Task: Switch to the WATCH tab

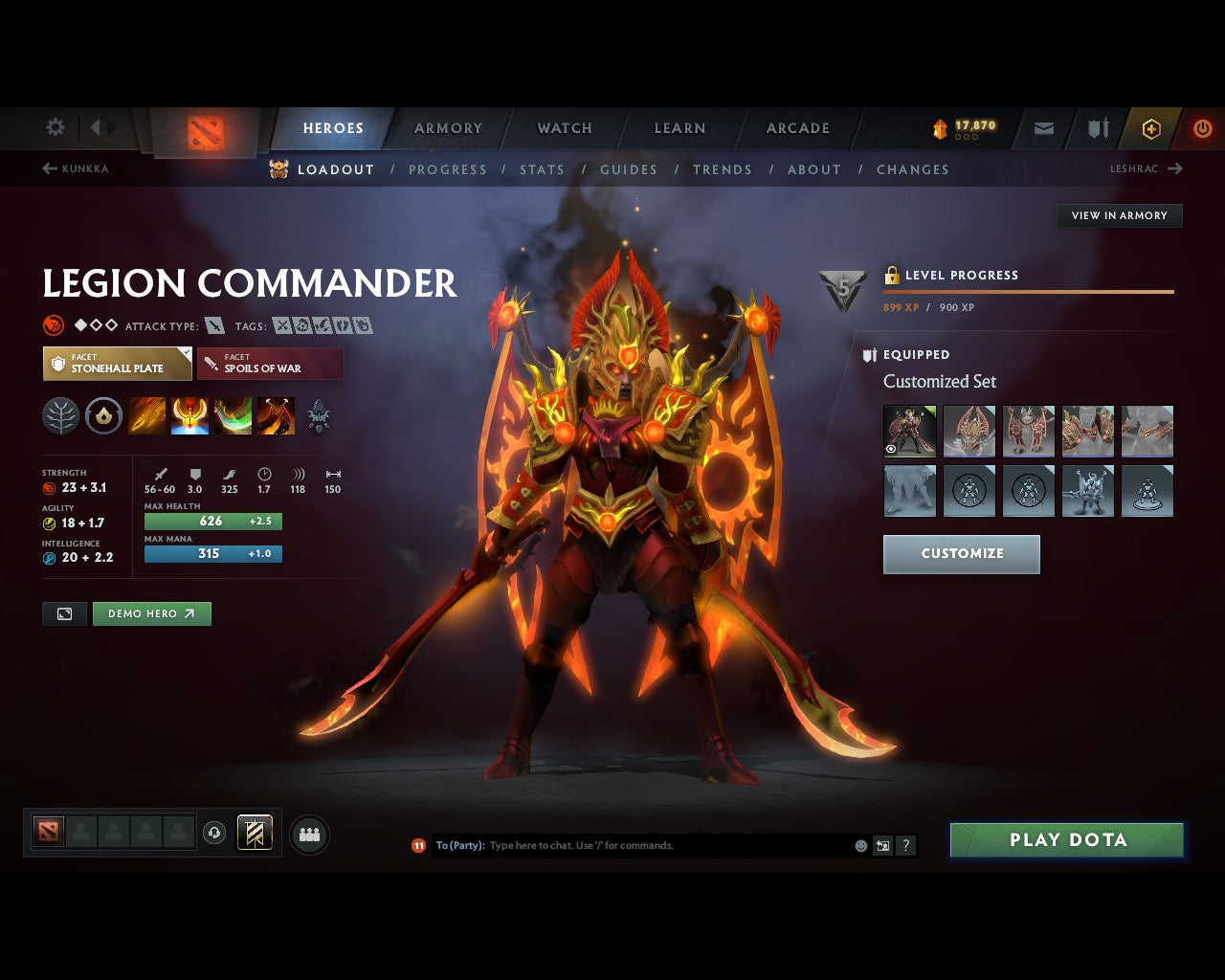Action: 564,127
